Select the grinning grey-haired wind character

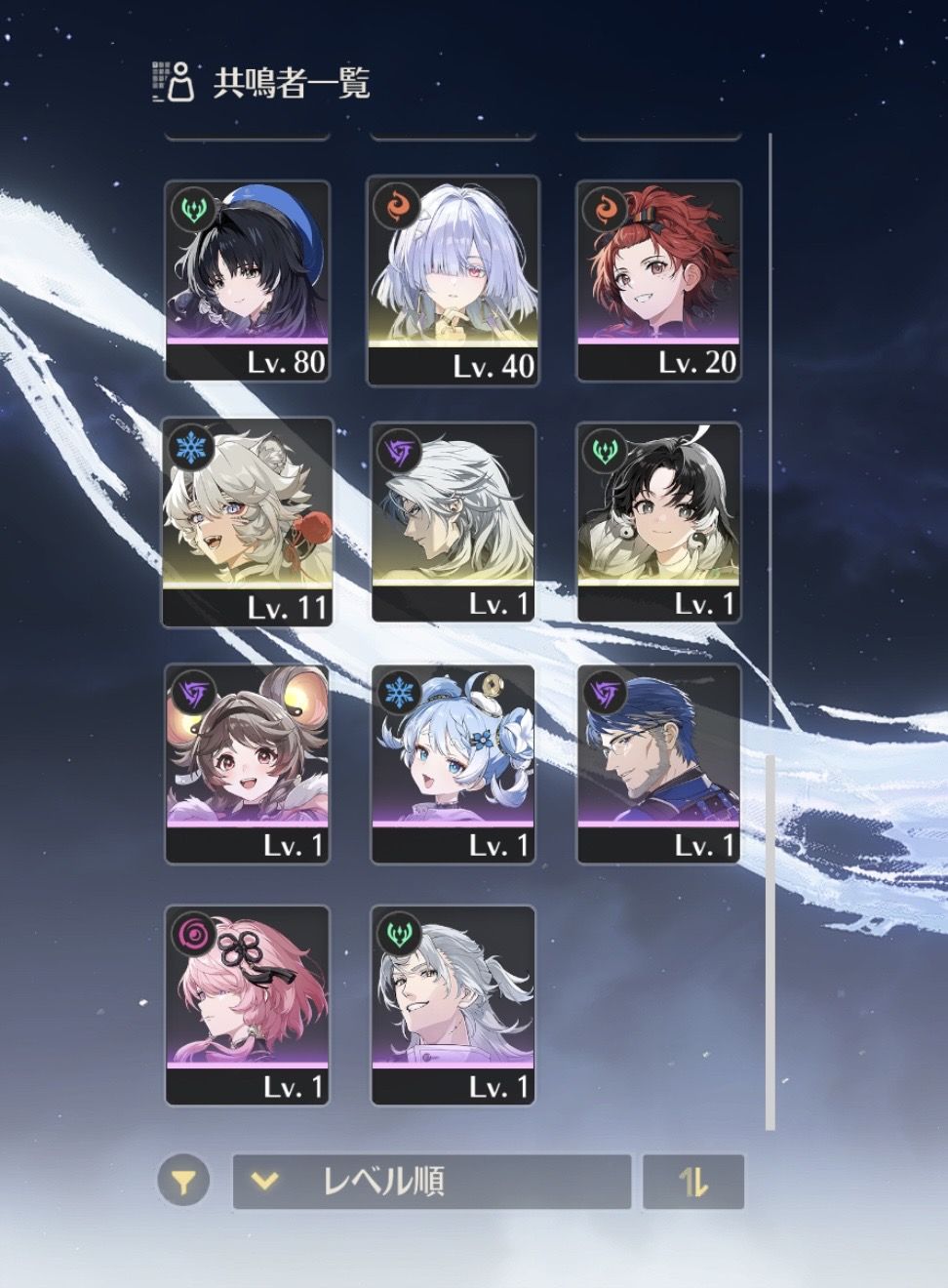pos(454,1005)
